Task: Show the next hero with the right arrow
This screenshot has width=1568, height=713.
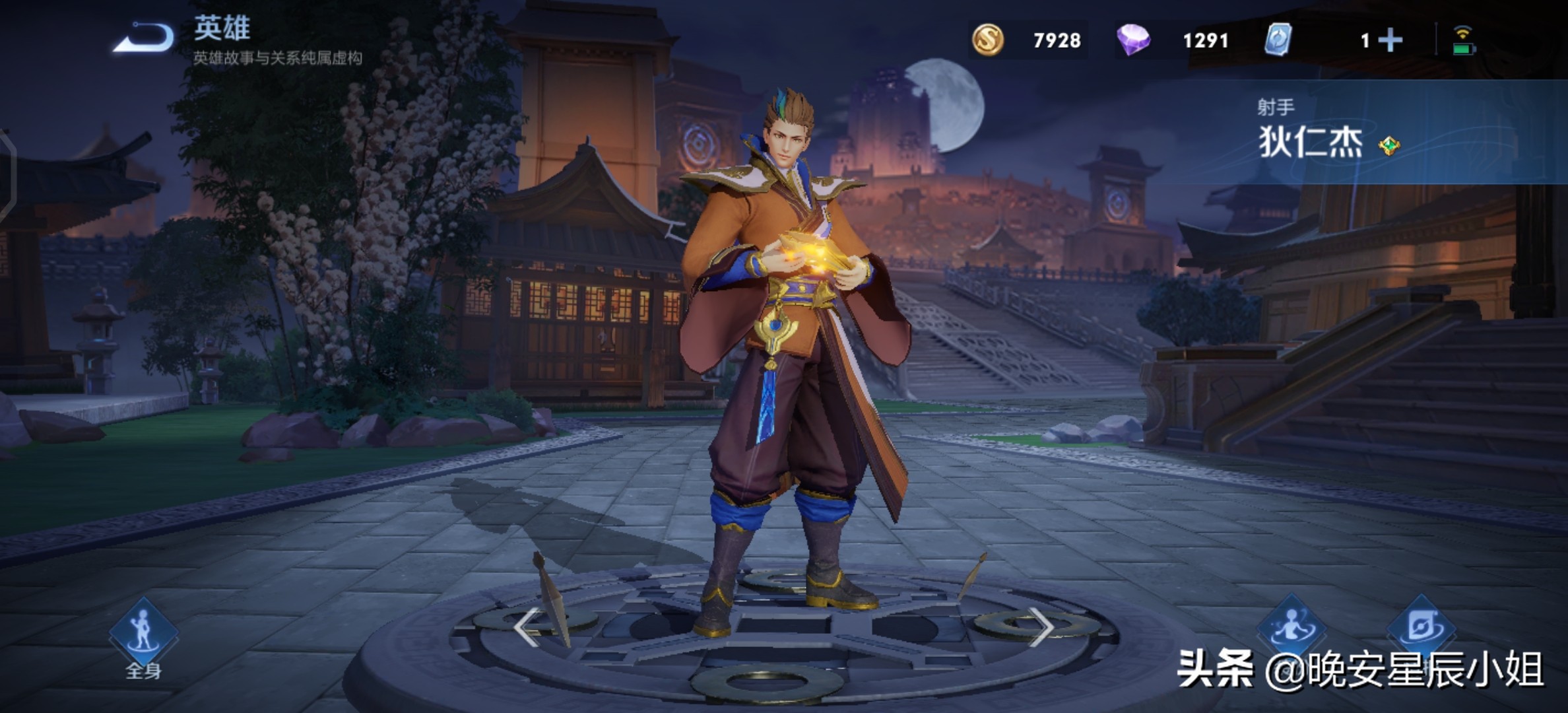Action: (1041, 626)
